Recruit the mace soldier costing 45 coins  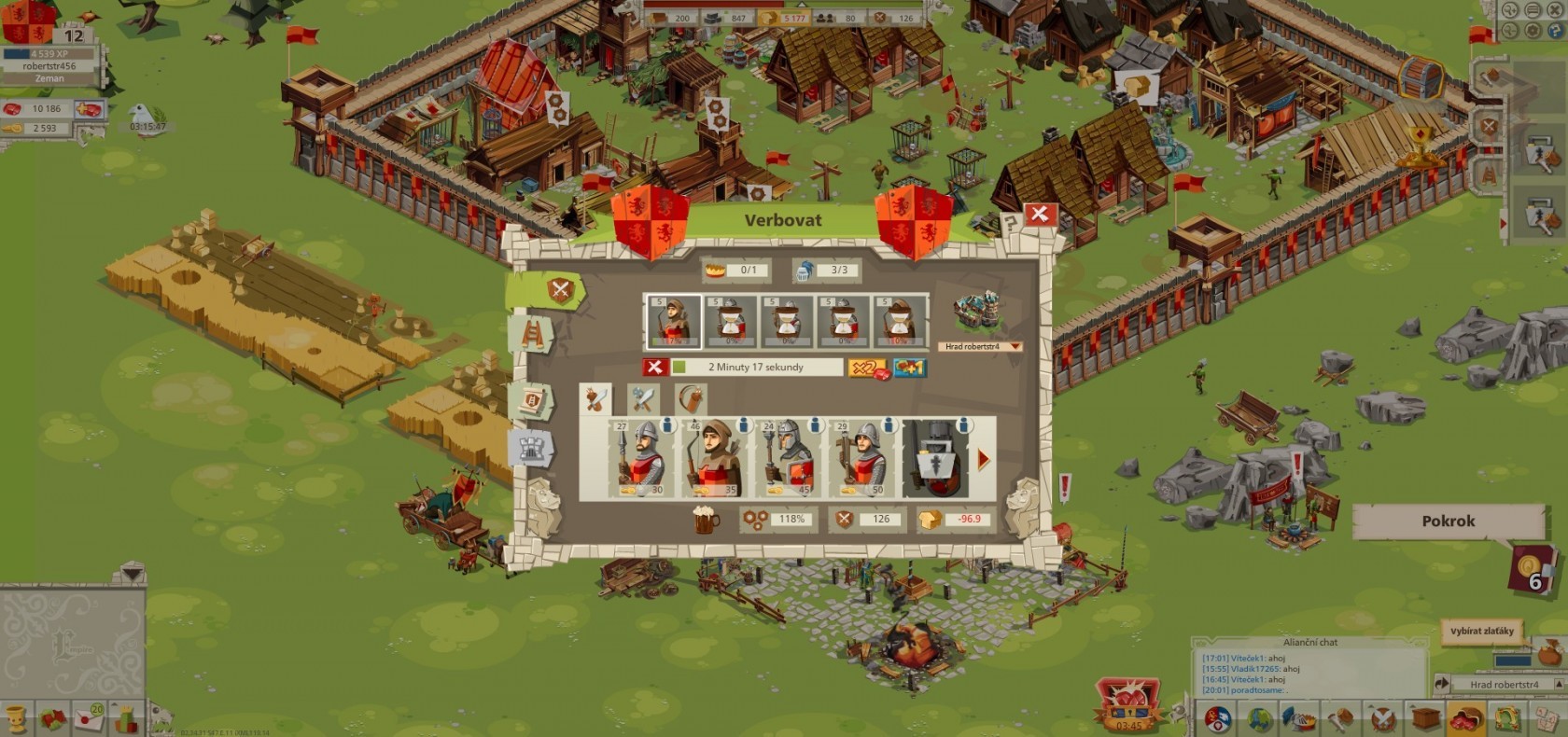(x=788, y=458)
